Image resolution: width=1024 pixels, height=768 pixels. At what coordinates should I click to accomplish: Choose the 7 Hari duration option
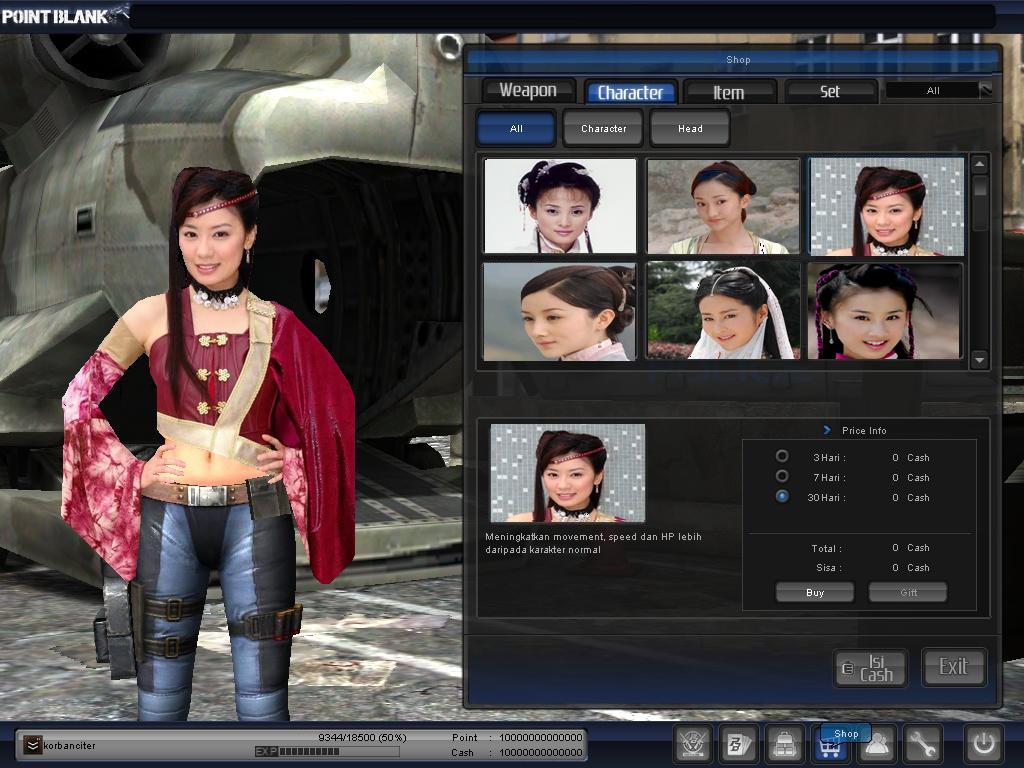[782, 477]
